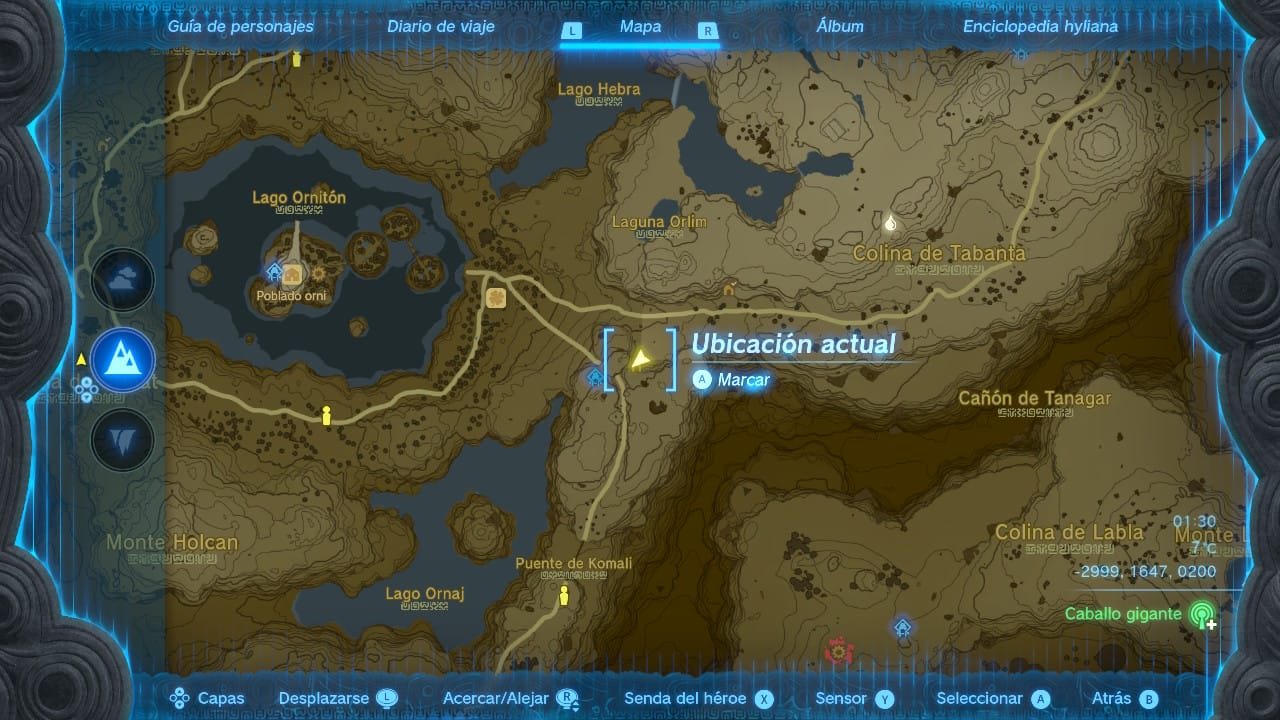Select the yellow pin south of Lago Ornitón
This screenshot has height=720, width=1280.
[x=326, y=416]
